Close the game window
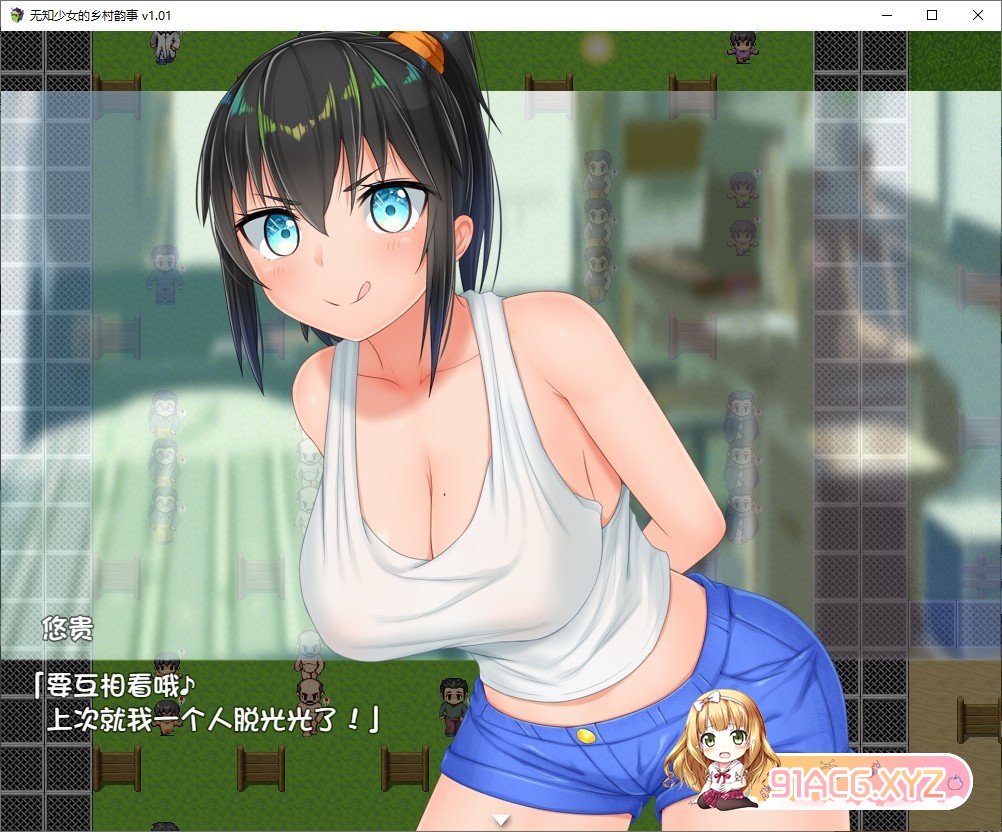This screenshot has width=1002, height=832. click(977, 15)
